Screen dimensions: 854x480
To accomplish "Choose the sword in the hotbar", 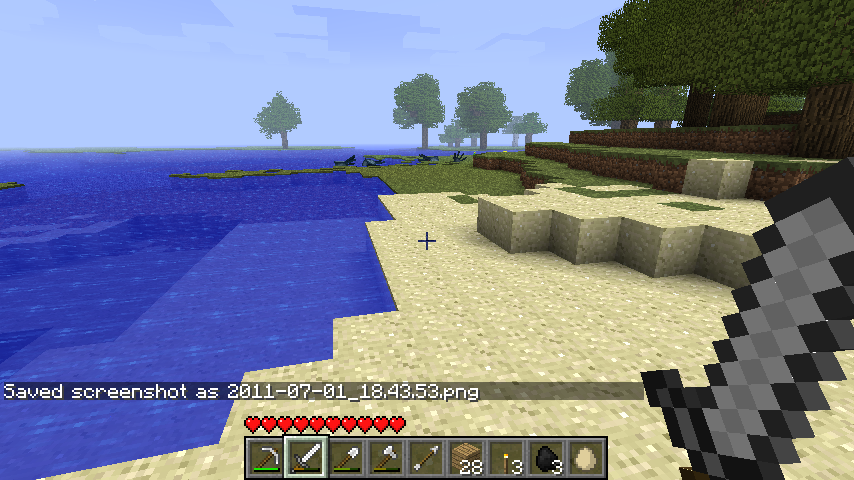I will tap(305, 458).
